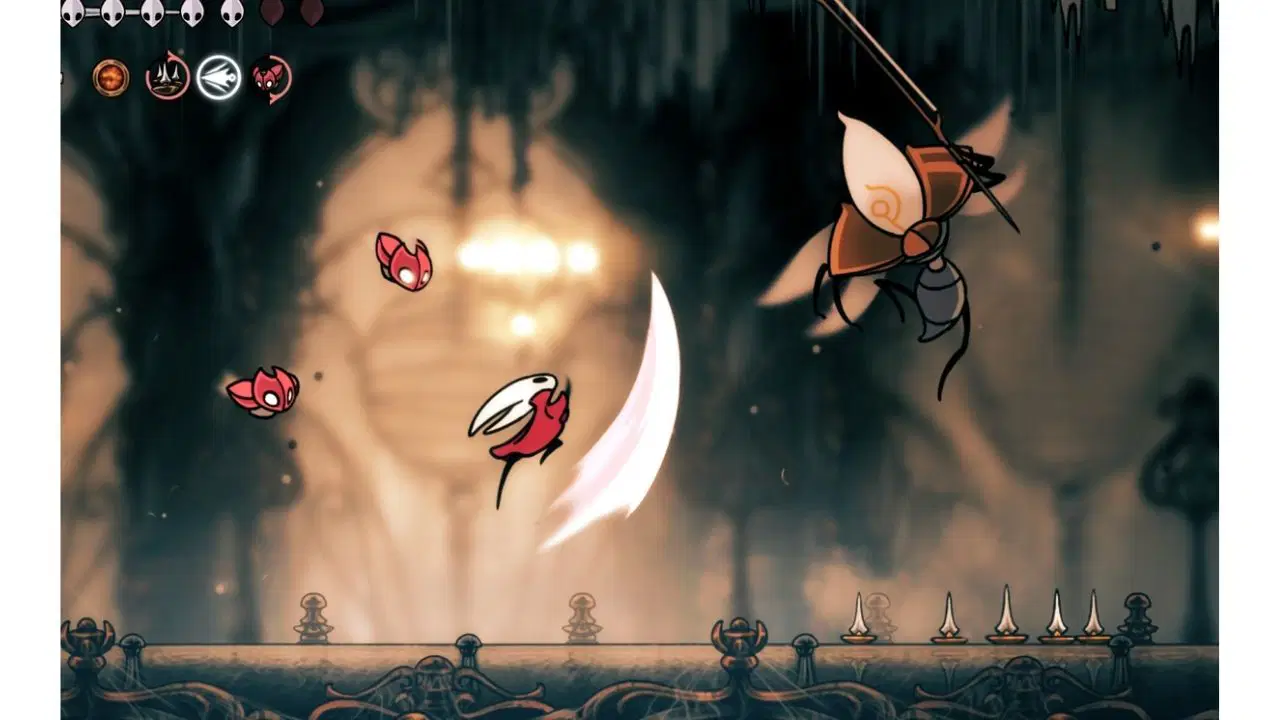Select the glowing orange orb icon

click(111, 78)
